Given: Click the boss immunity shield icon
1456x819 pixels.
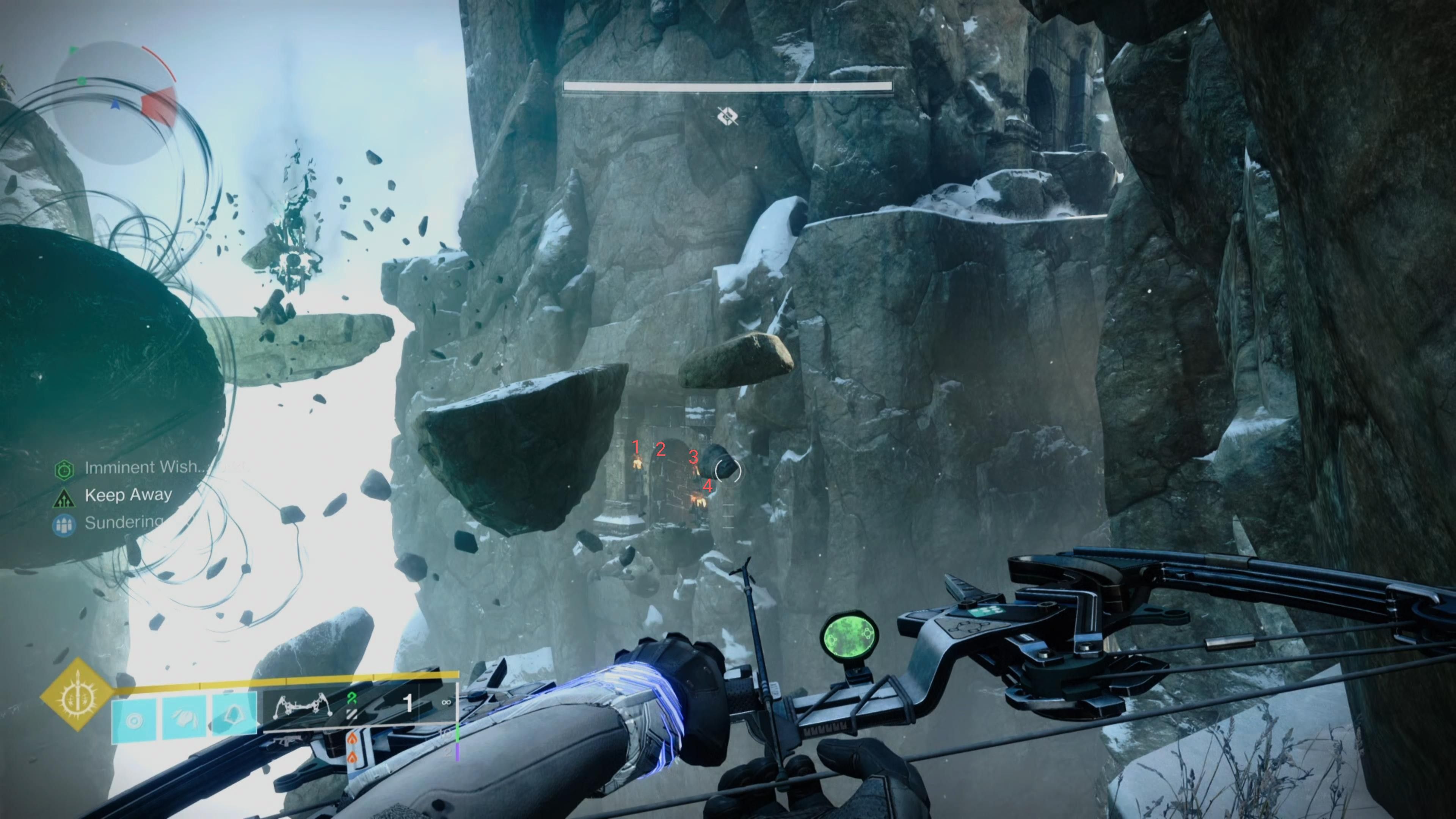Looking at the screenshot, I should (x=728, y=116).
